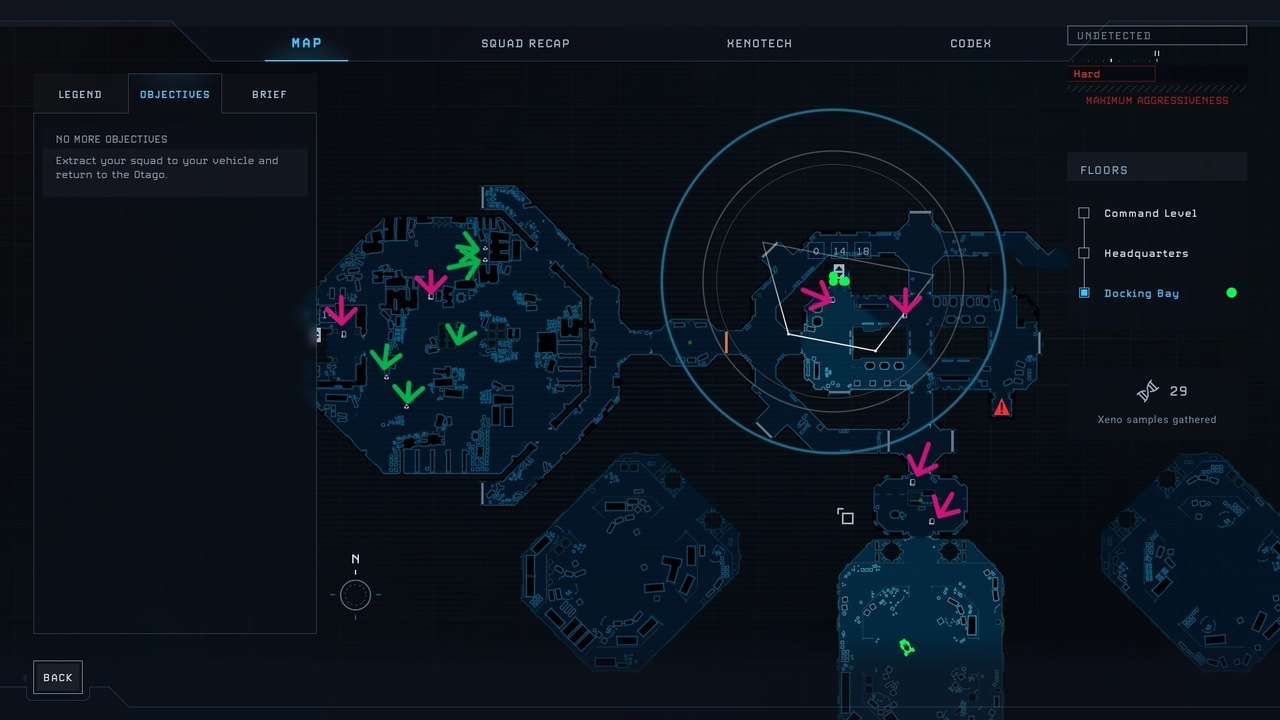Select the green soldier squad icon on the map
This screenshot has height=720, width=1280.
838,277
